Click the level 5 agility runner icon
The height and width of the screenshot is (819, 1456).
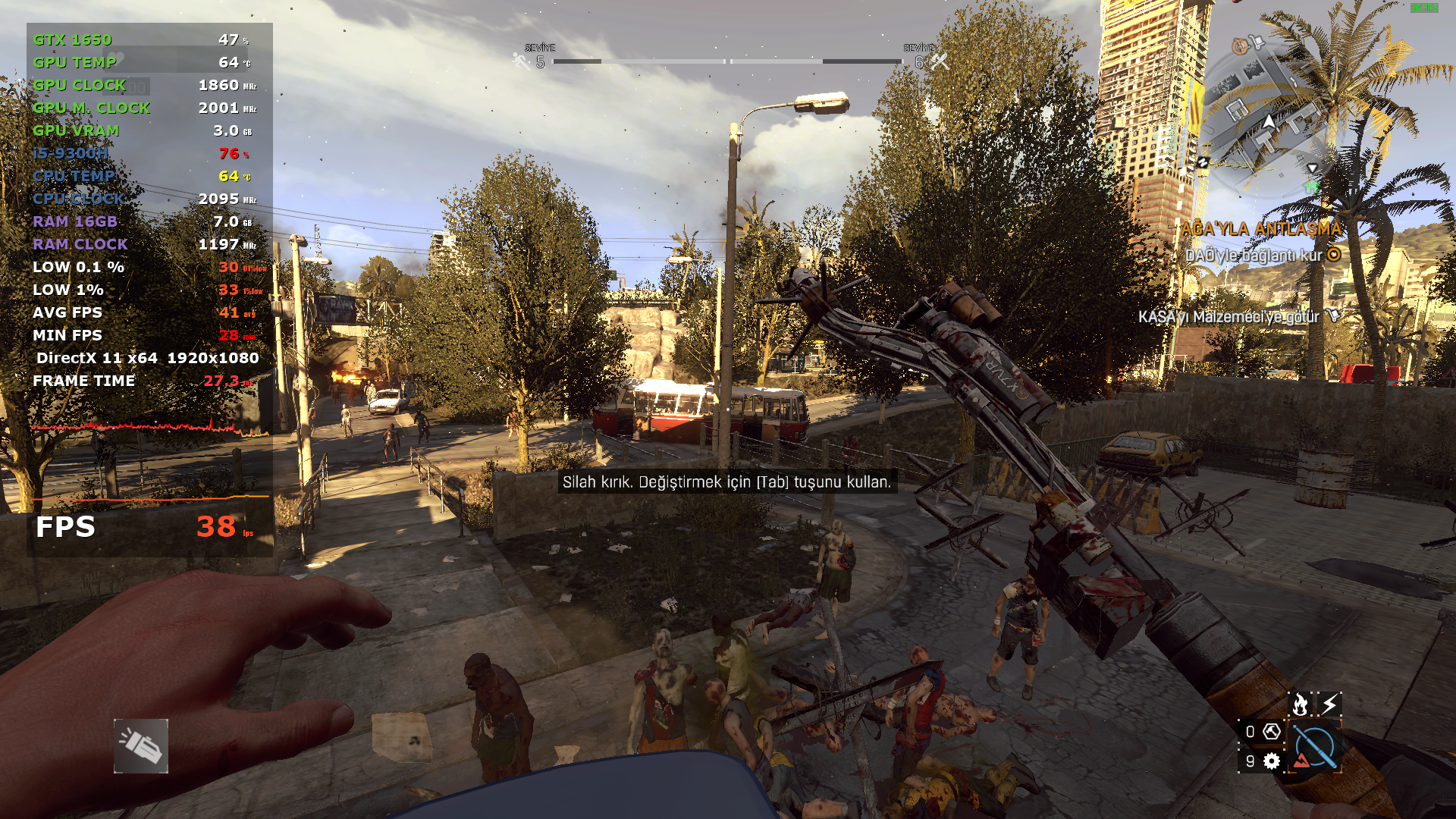pos(522,61)
